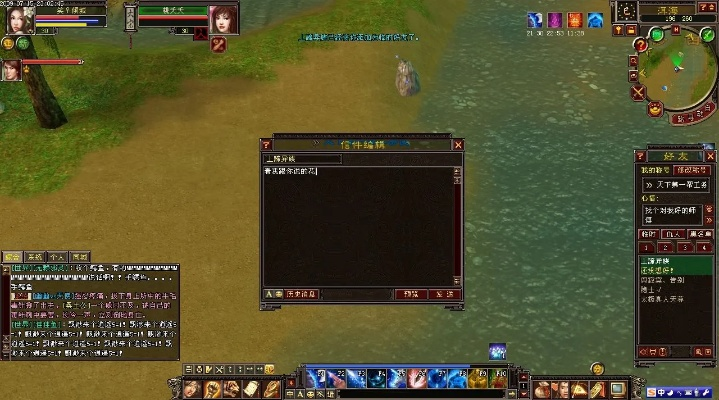The width and height of the screenshot is (719, 400).
Task: Send the letter with the 发送 button
Action: click(x=442, y=294)
